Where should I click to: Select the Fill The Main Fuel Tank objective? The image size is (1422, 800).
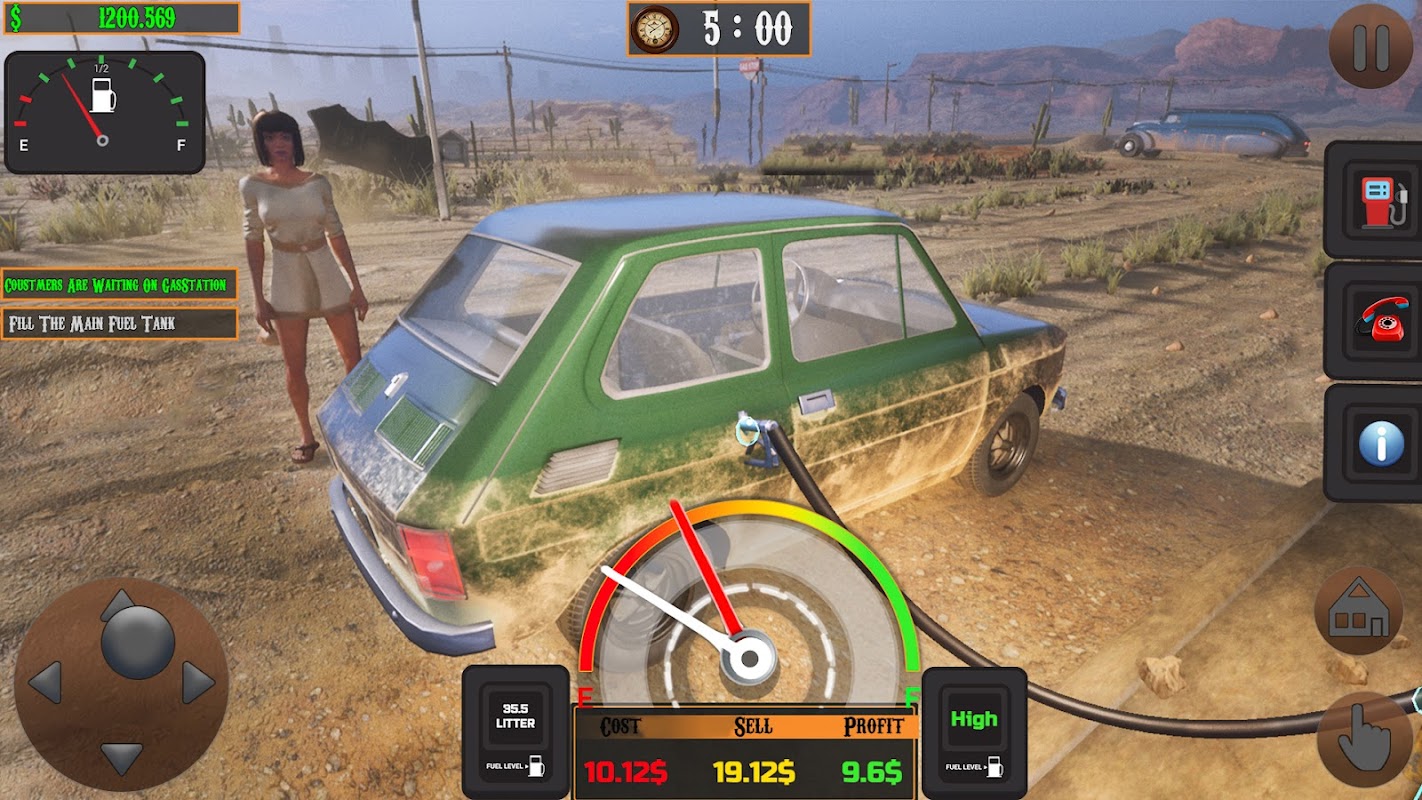[x=119, y=324]
